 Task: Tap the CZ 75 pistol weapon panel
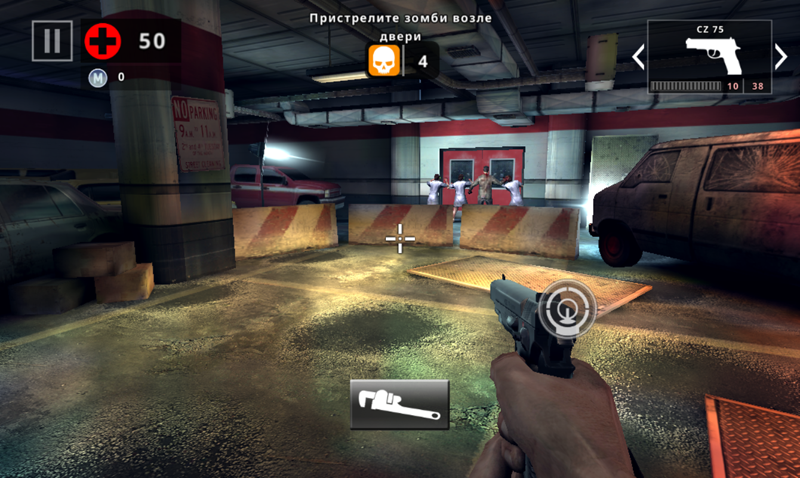[709, 57]
